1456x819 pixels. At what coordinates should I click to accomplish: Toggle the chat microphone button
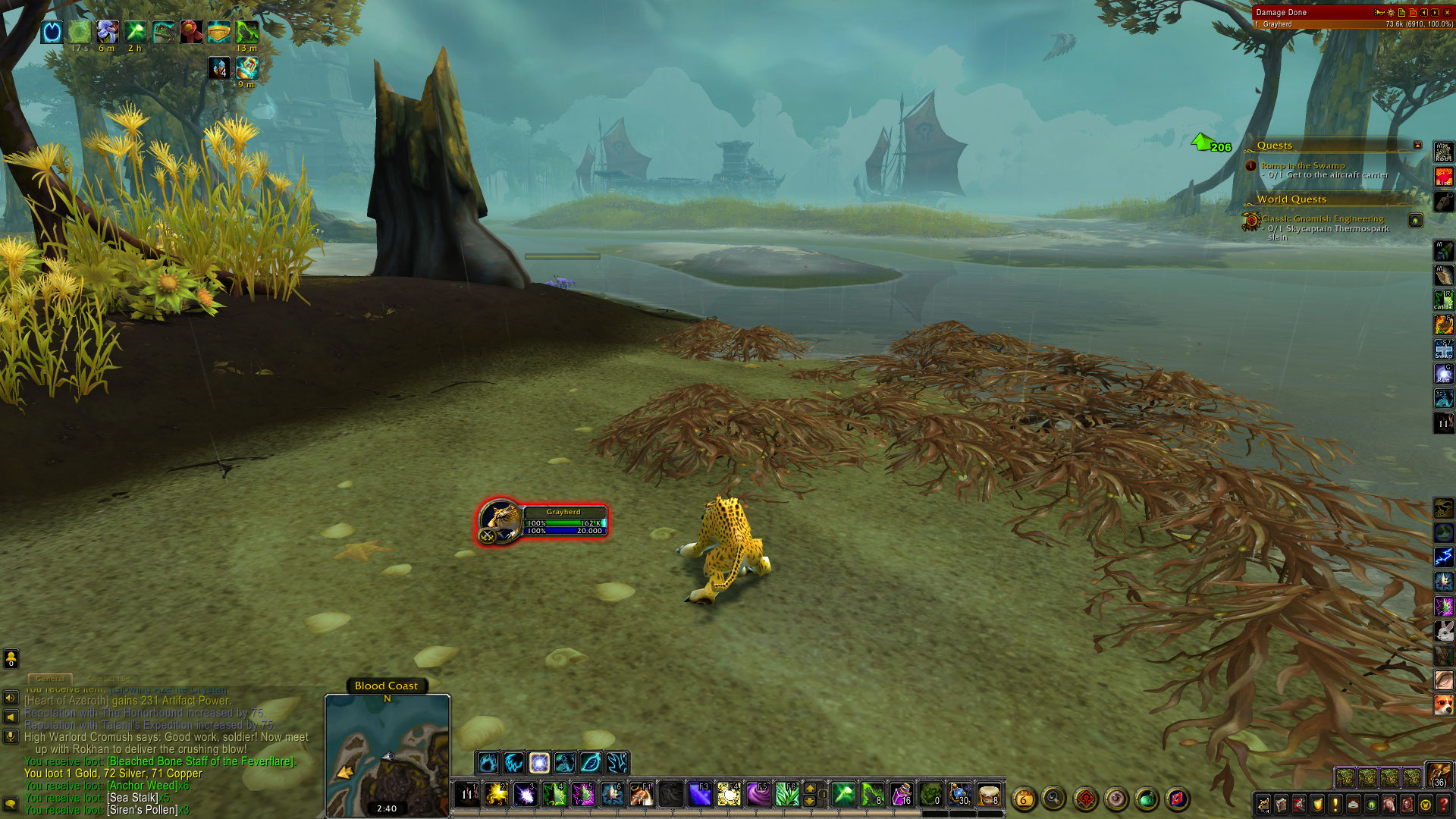point(11,736)
